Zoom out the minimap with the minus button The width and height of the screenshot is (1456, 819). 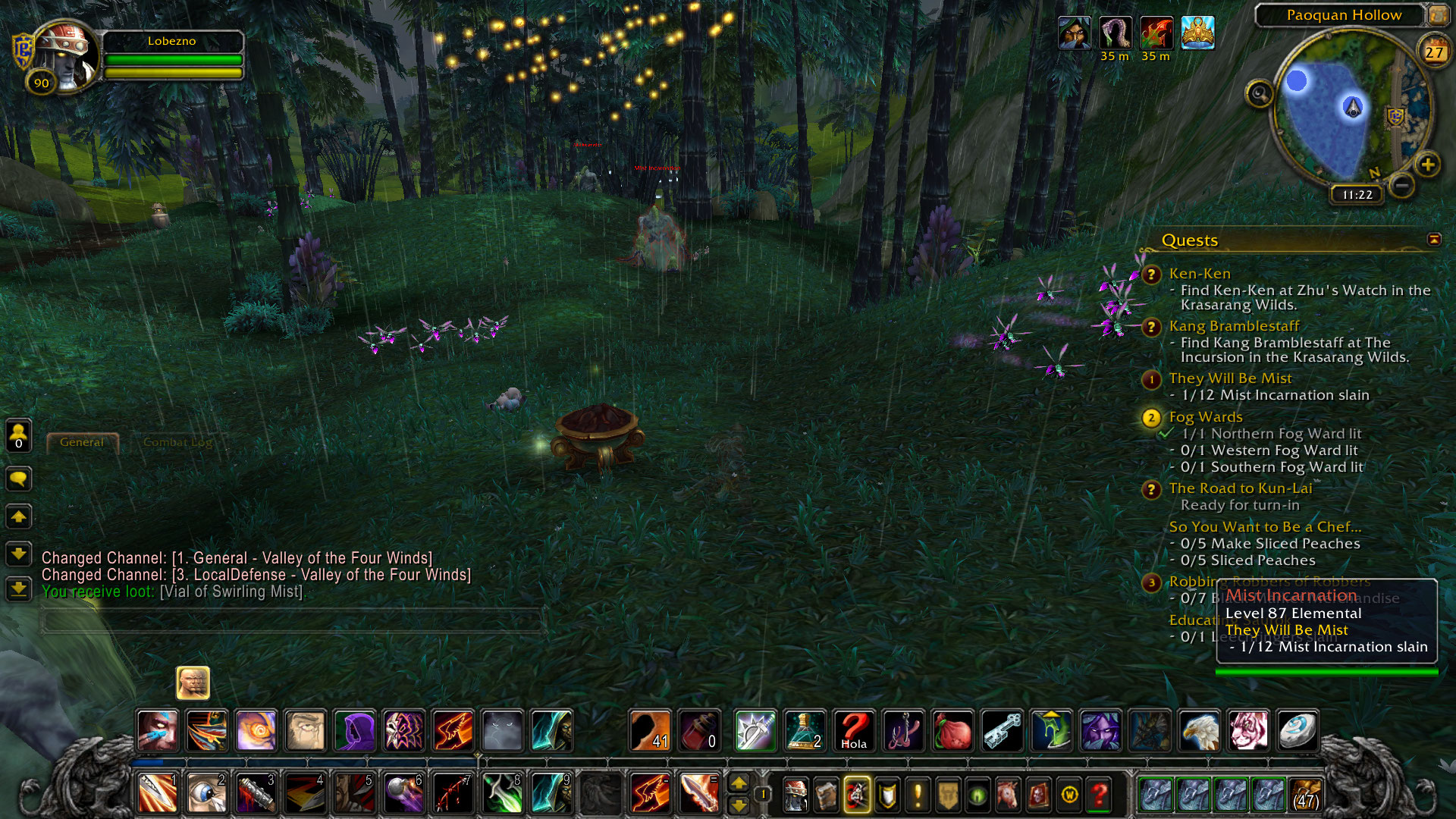(1402, 185)
